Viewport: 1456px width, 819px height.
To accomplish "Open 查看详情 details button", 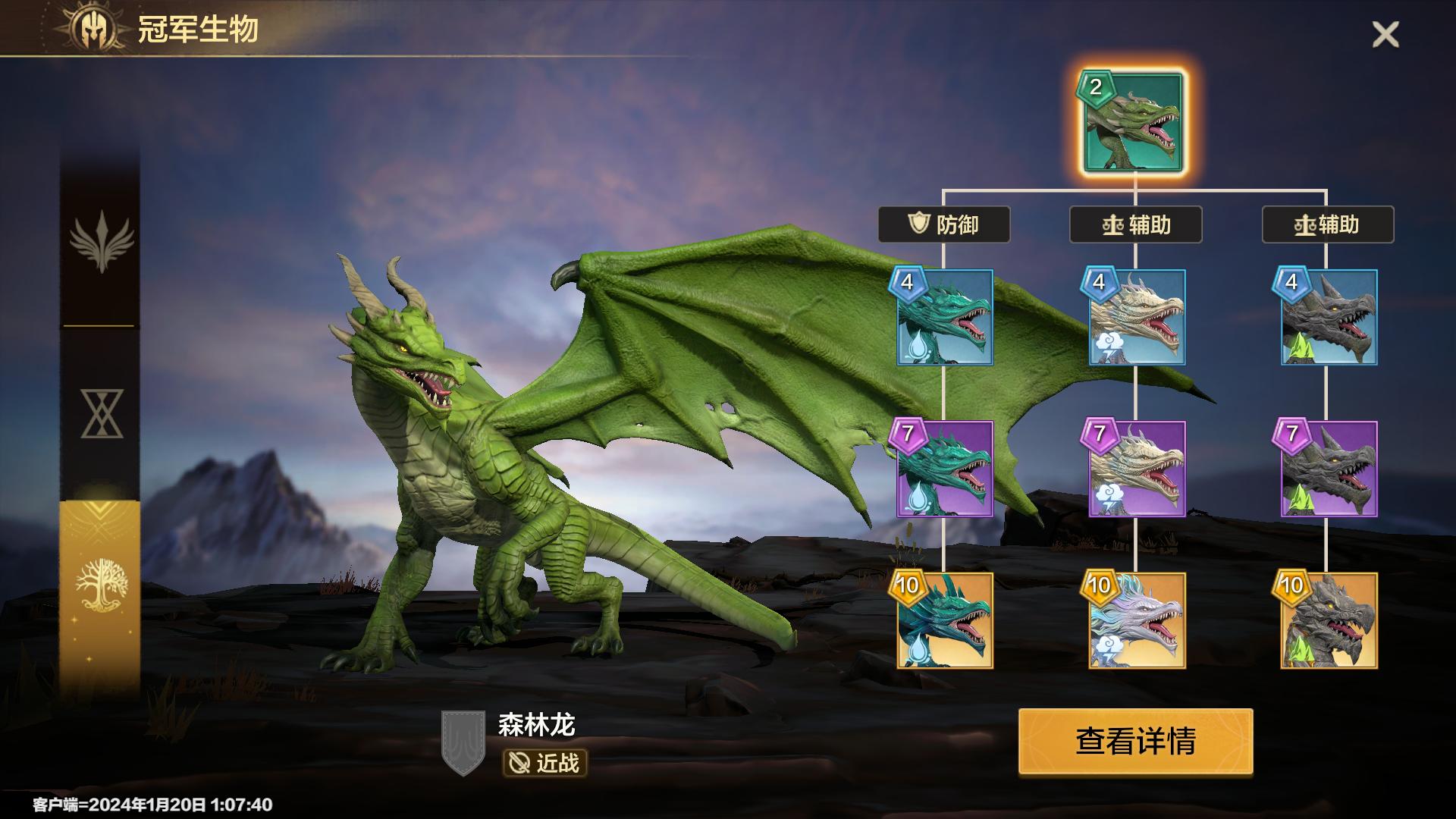I will pos(1135,742).
